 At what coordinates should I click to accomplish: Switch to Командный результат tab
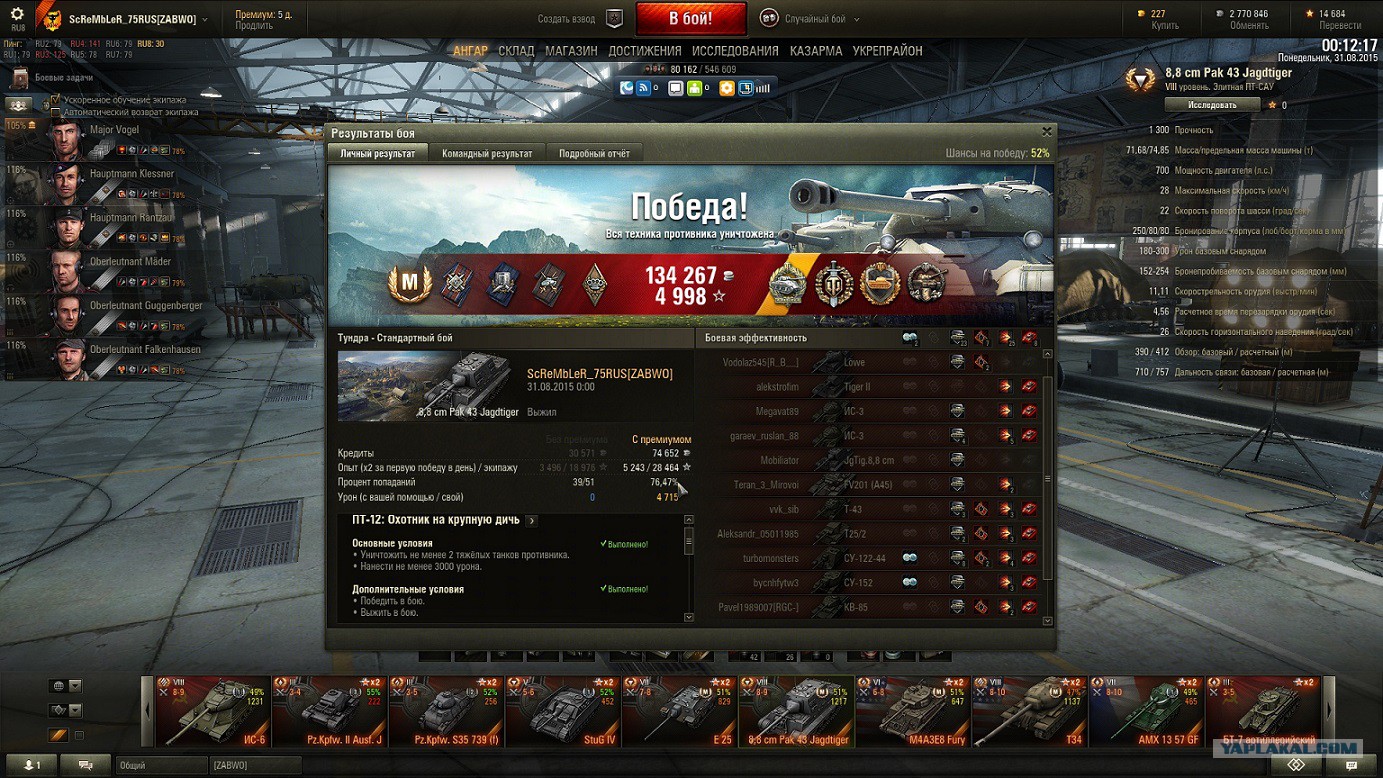[487, 153]
